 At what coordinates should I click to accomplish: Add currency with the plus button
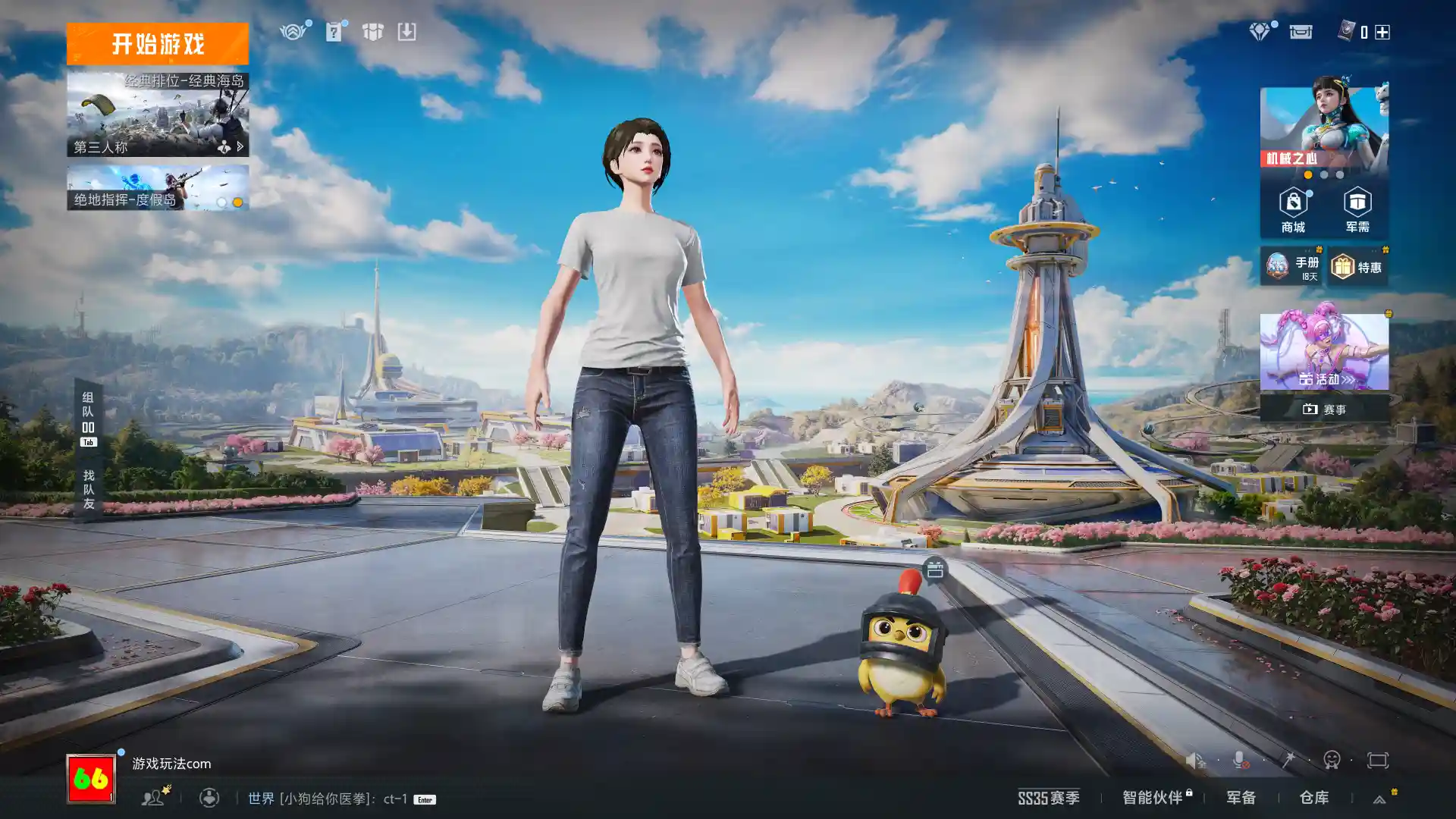pyautogui.click(x=1382, y=32)
